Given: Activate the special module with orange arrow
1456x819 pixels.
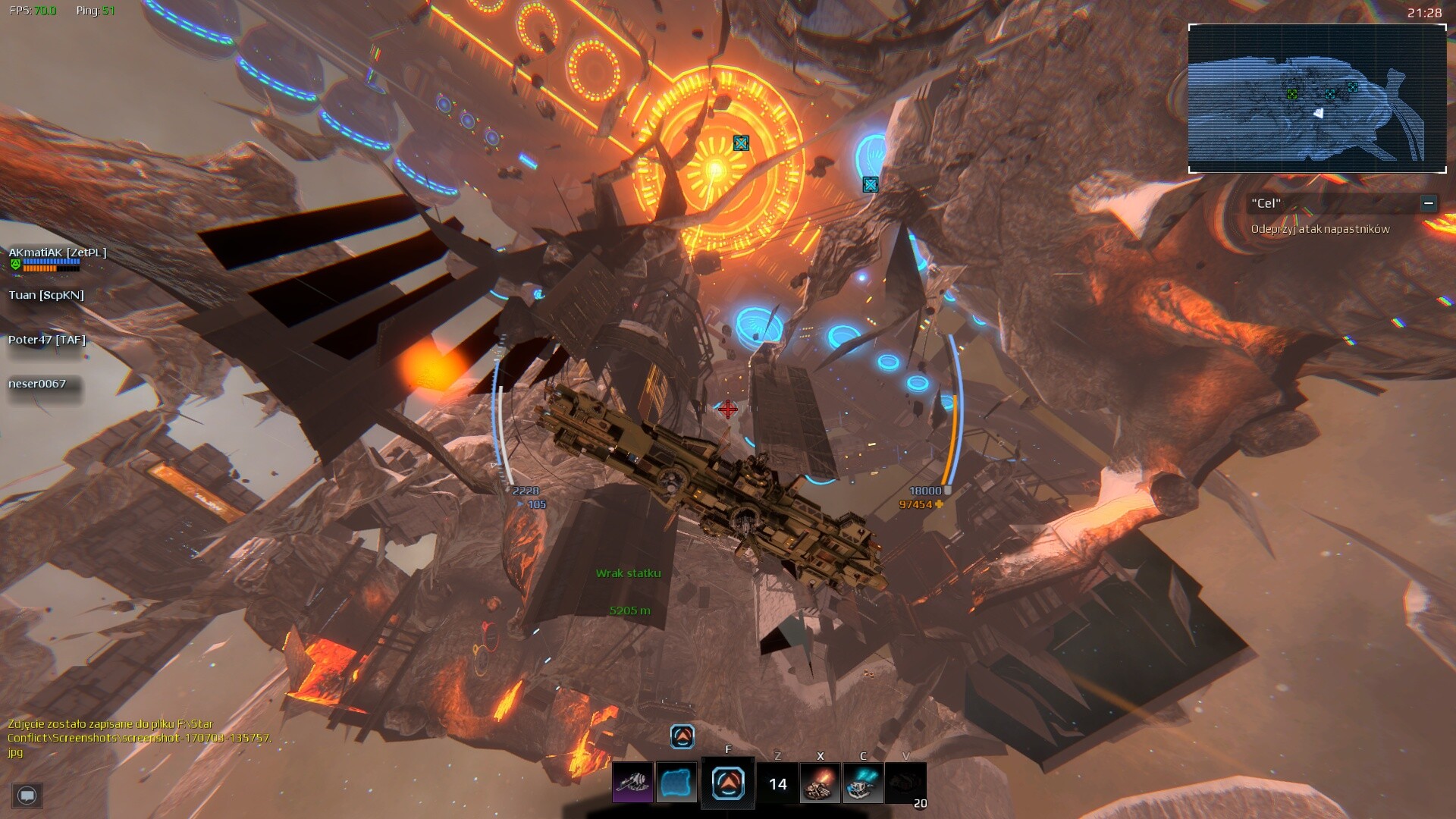Looking at the screenshot, I should click(728, 783).
